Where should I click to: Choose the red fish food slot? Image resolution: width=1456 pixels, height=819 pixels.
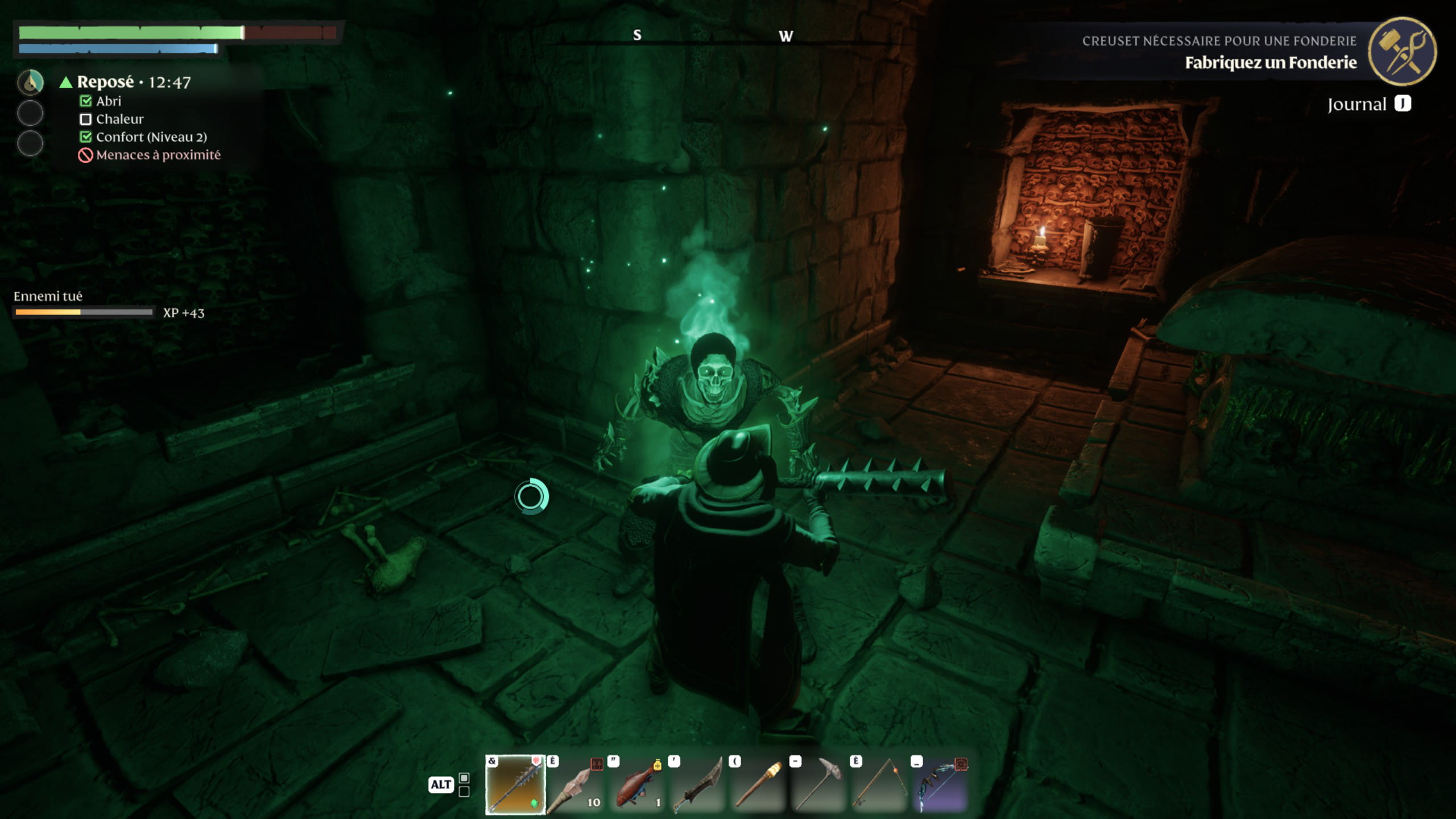point(636,785)
